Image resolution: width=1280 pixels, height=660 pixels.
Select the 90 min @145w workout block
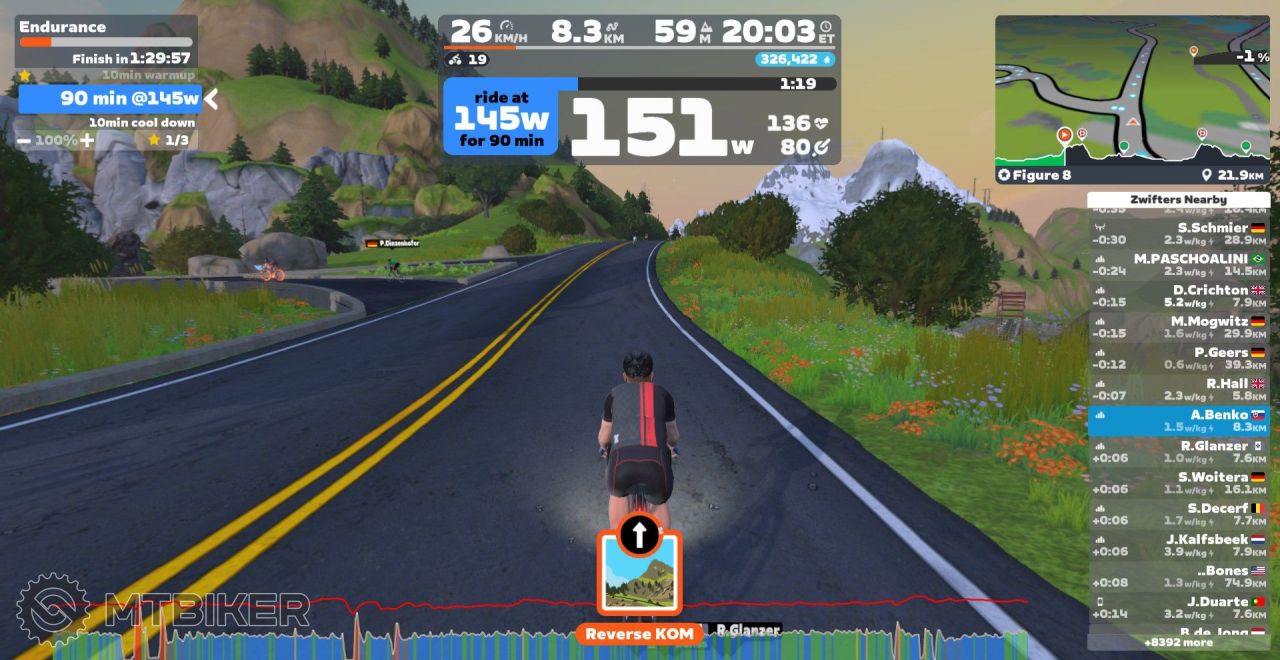click(x=110, y=98)
